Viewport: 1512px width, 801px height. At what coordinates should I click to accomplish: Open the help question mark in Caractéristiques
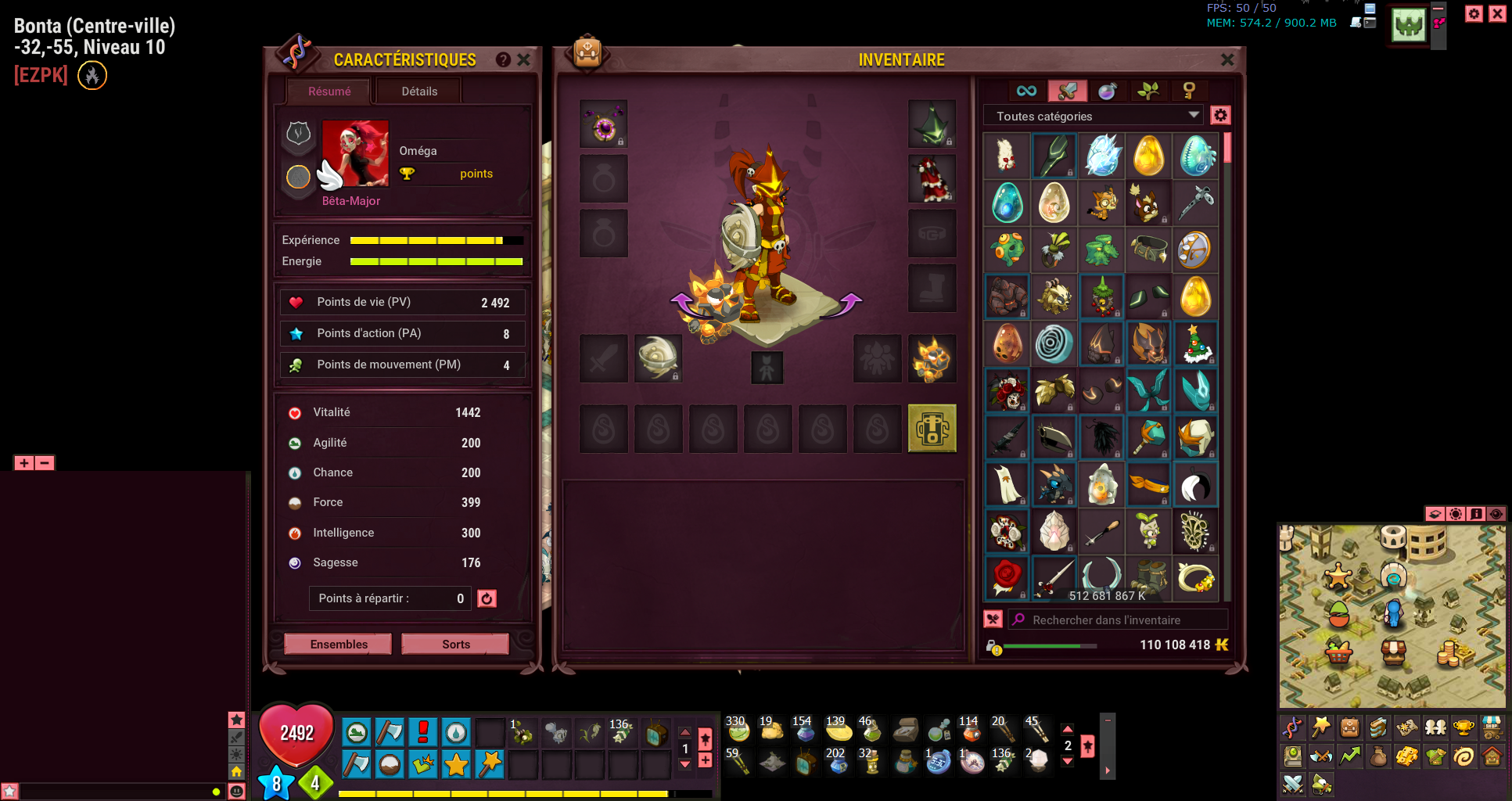coord(503,59)
